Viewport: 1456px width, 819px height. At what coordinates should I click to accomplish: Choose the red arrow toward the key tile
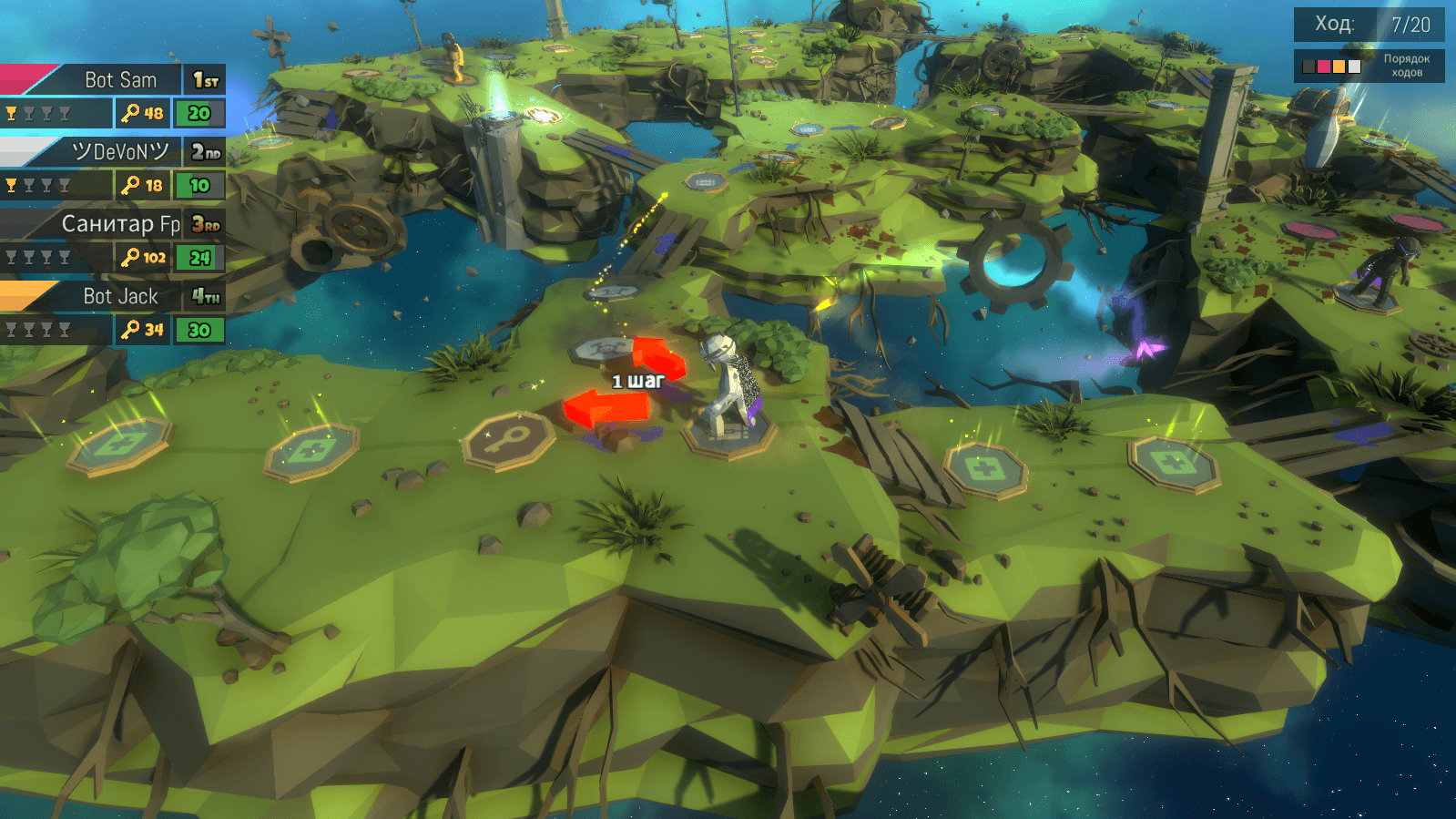[x=602, y=408]
